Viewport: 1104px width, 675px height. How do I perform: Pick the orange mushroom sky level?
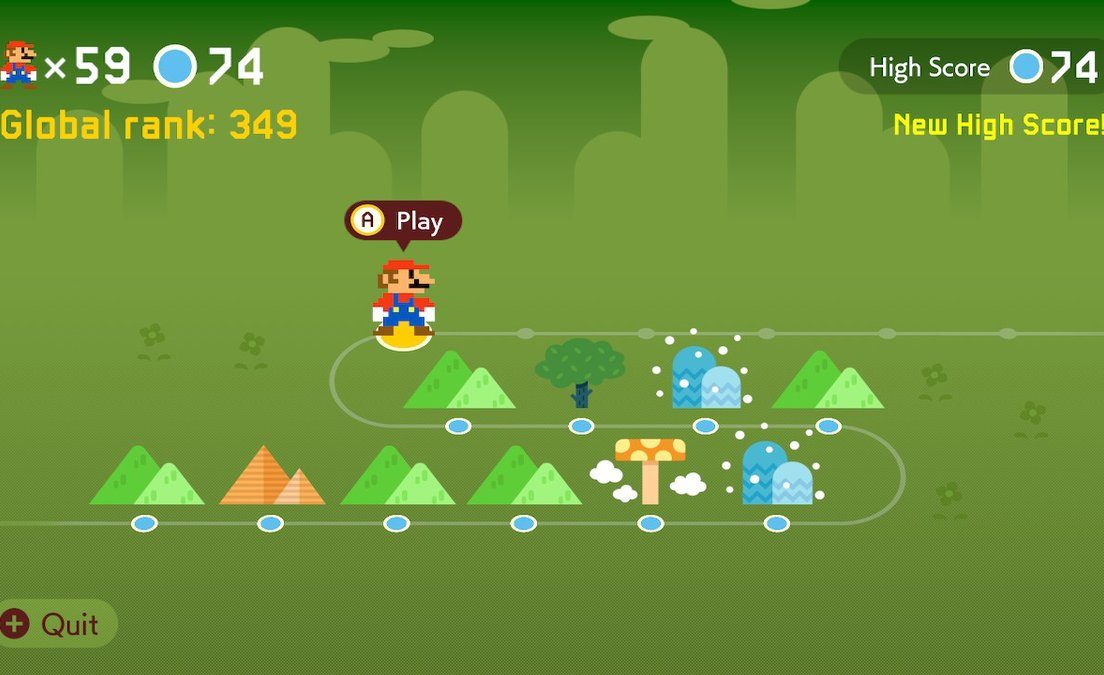650,472
